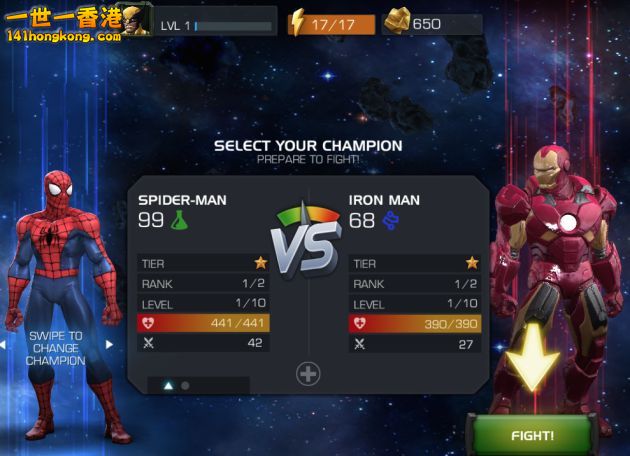Tap the gold nugget currency counter
This screenshot has height=456, width=630.
click(430, 22)
